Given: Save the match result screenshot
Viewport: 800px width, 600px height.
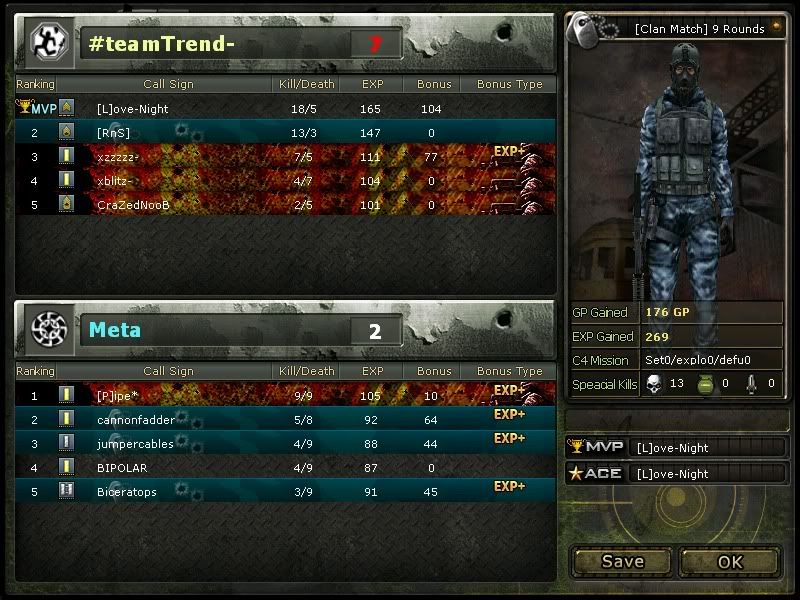Looking at the screenshot, I should [622, 561].
